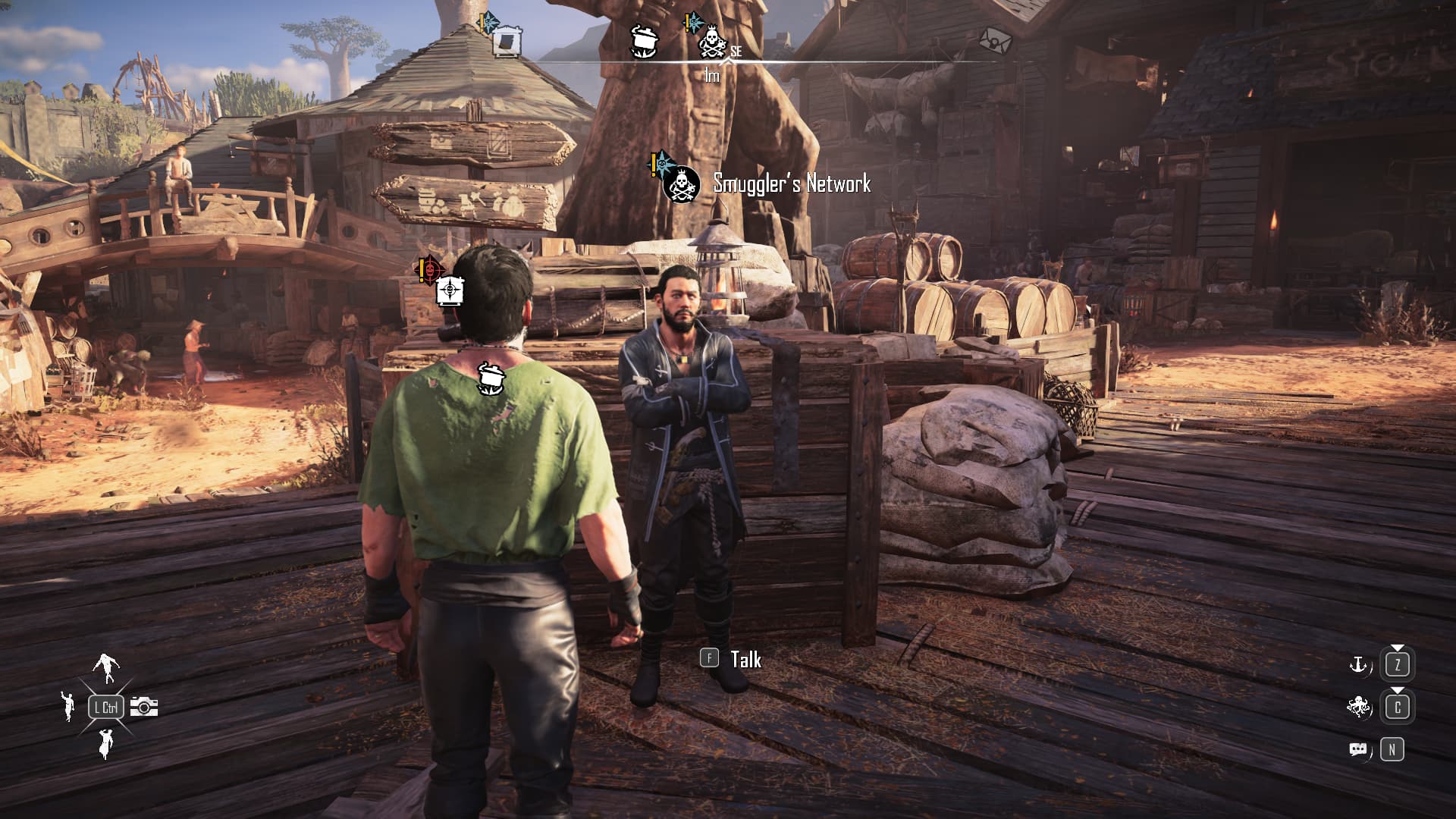Viewport: 1456px width, 819px height.
Task: Click the cooking pot marker over the green shirt
Action: pos(491,378)
